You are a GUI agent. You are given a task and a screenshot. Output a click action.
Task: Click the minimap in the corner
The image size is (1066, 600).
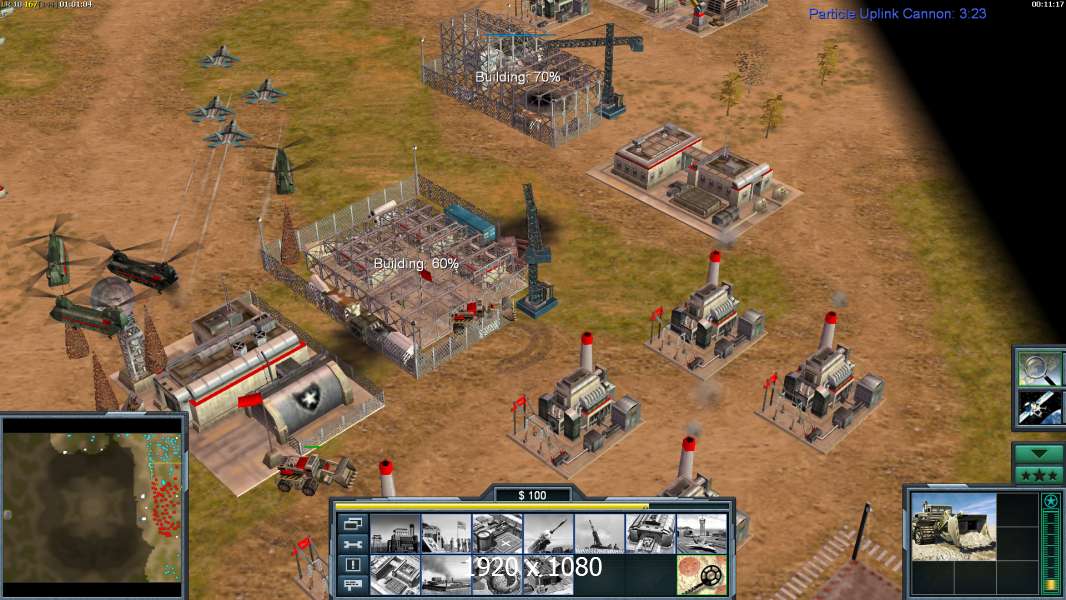pos(92,507)
